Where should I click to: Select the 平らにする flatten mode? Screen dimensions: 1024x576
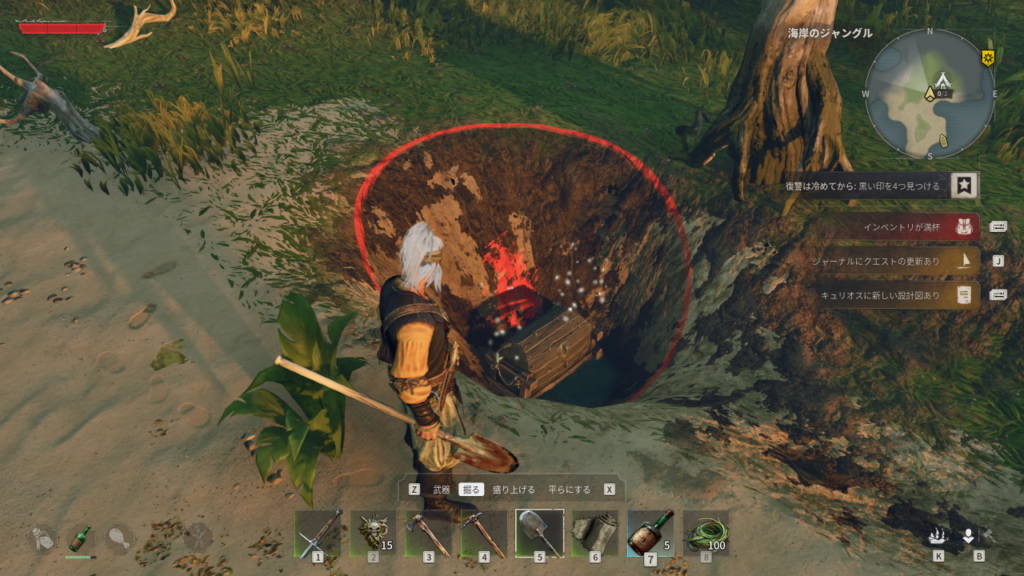click(x=567, y=490)
